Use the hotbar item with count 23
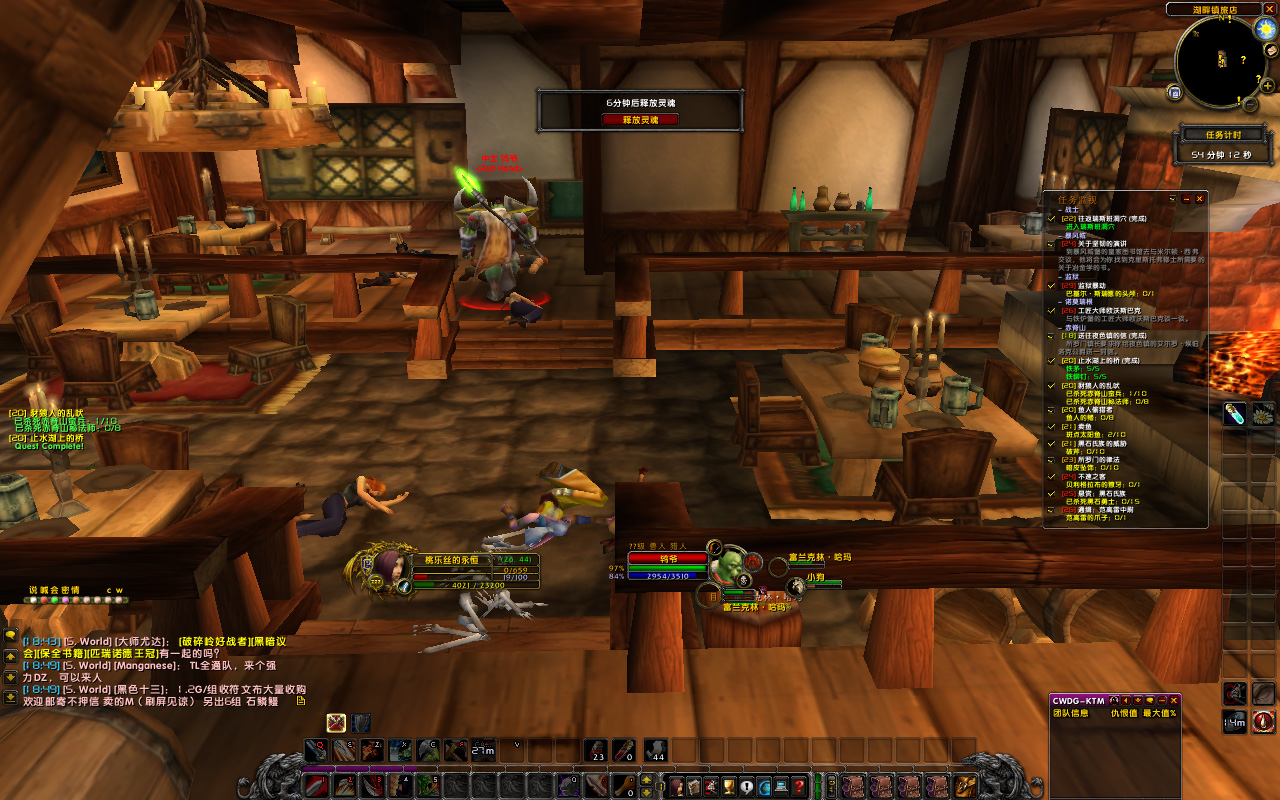 coord(597,750)
